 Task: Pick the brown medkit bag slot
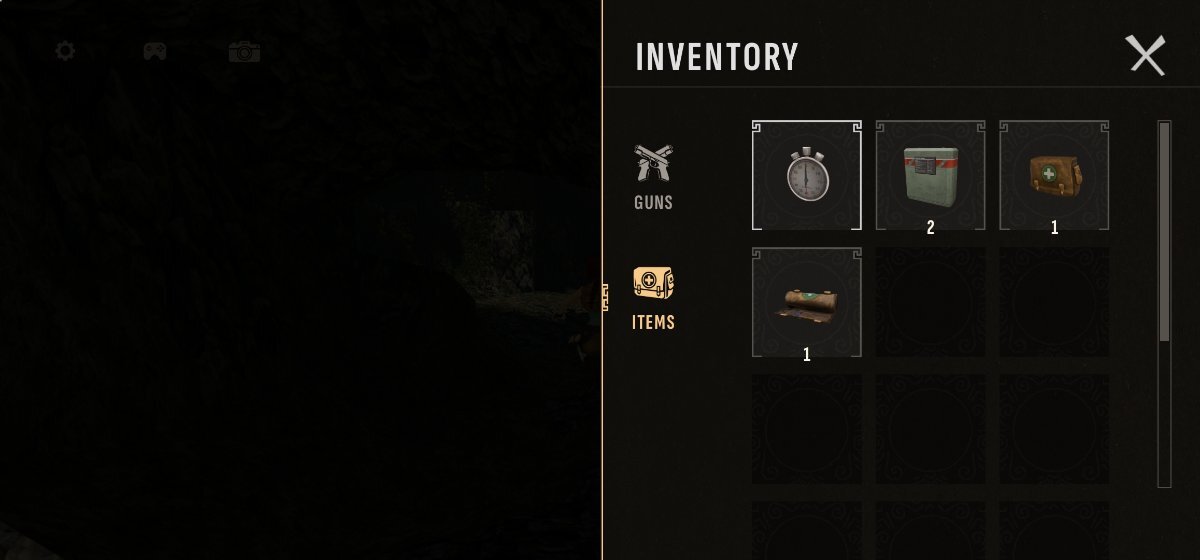(x=1054, y=175)
